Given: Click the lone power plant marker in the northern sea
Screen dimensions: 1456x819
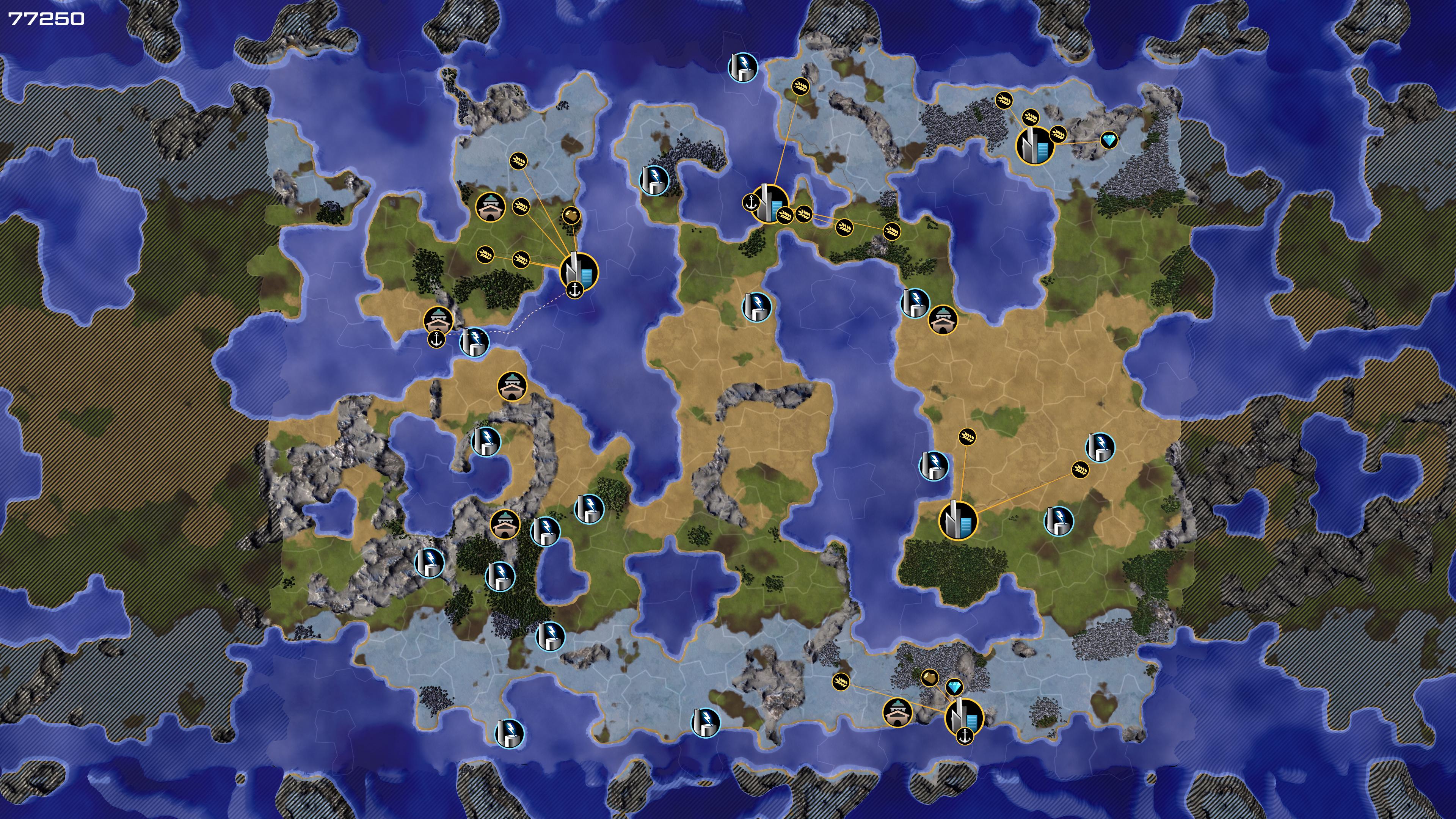Looking at the screenshot, I should 743,67.
